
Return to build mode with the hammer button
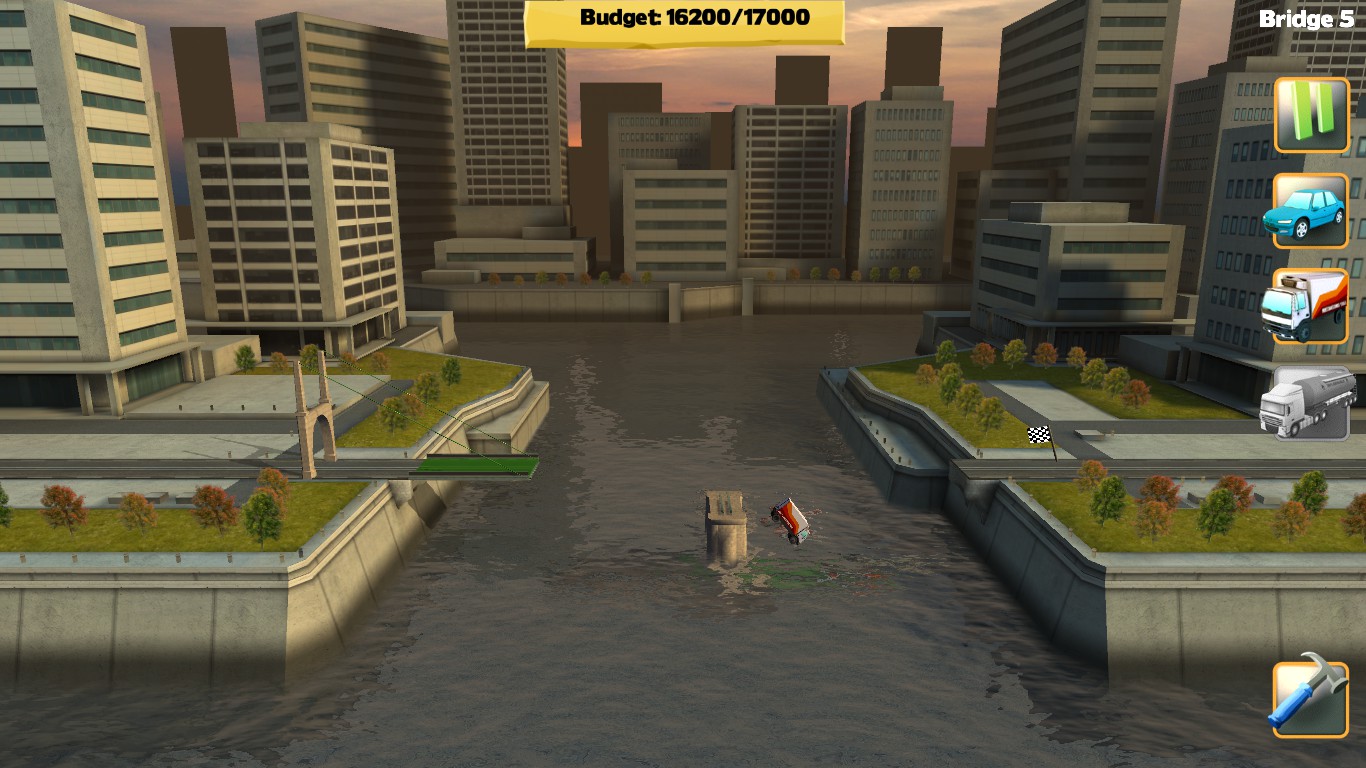[x=1310, y=698]
